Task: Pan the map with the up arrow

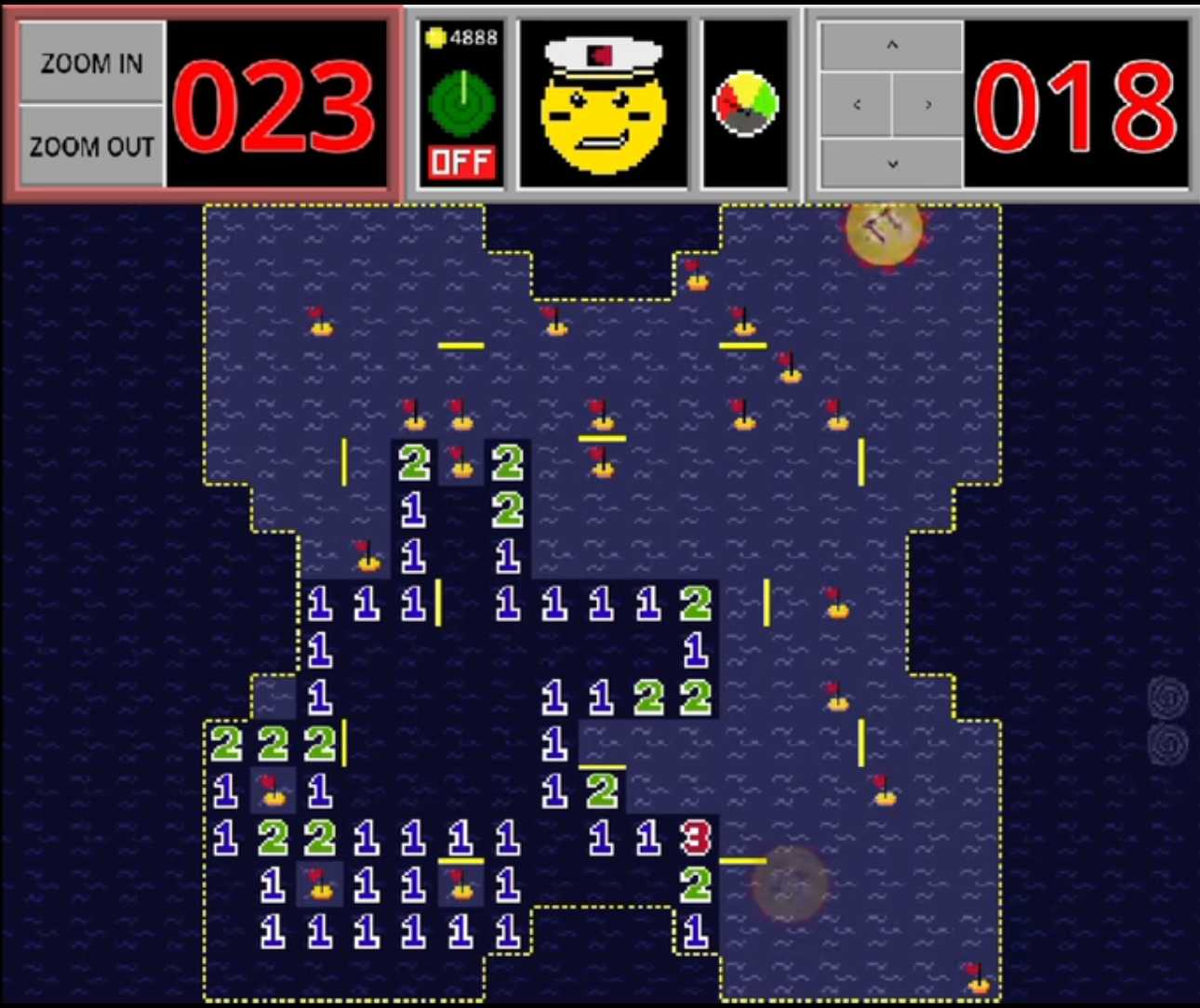Action: click(x=891, y=45)
